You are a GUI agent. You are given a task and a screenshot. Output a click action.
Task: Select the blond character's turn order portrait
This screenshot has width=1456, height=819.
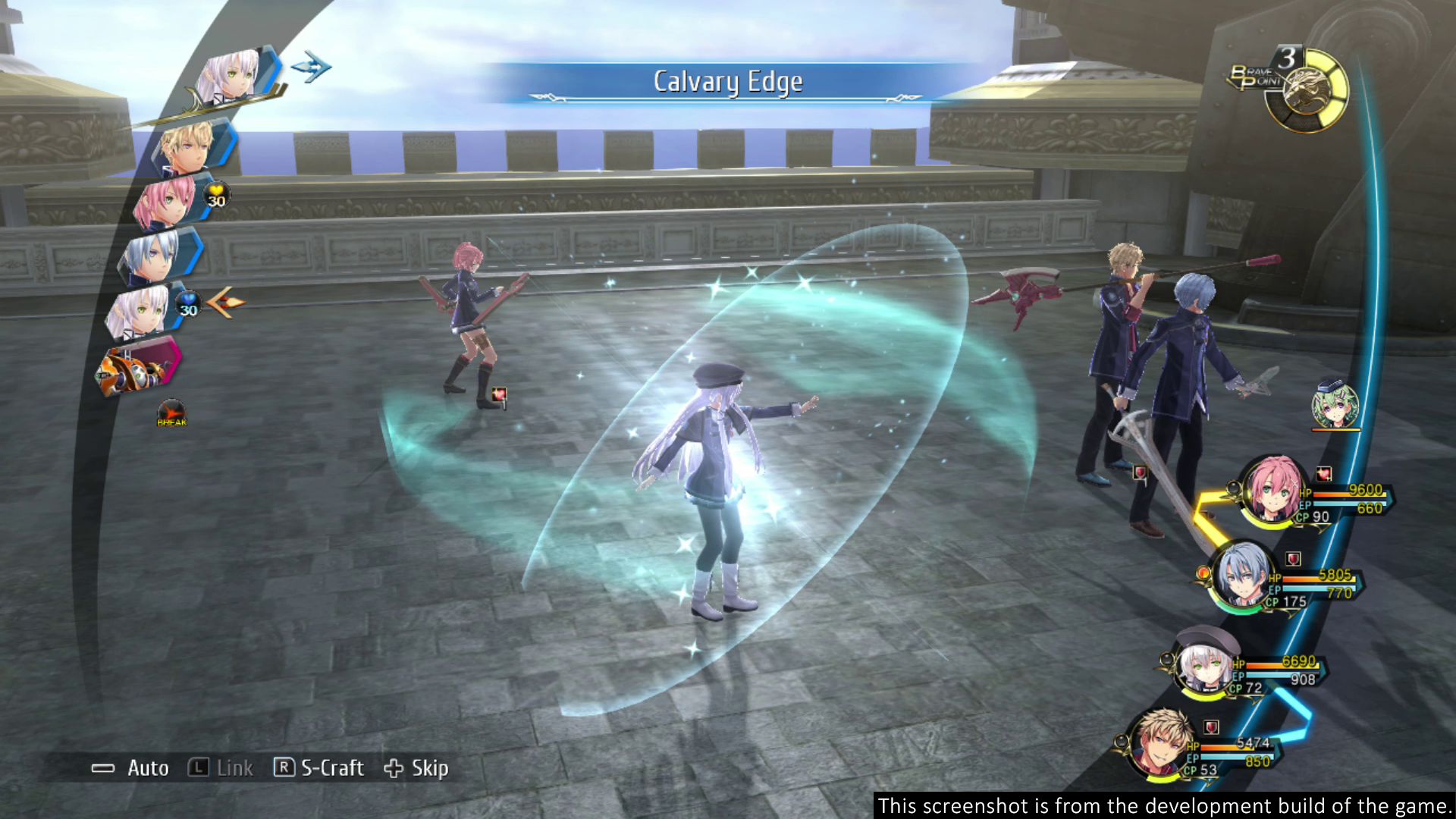click(188, 146)
